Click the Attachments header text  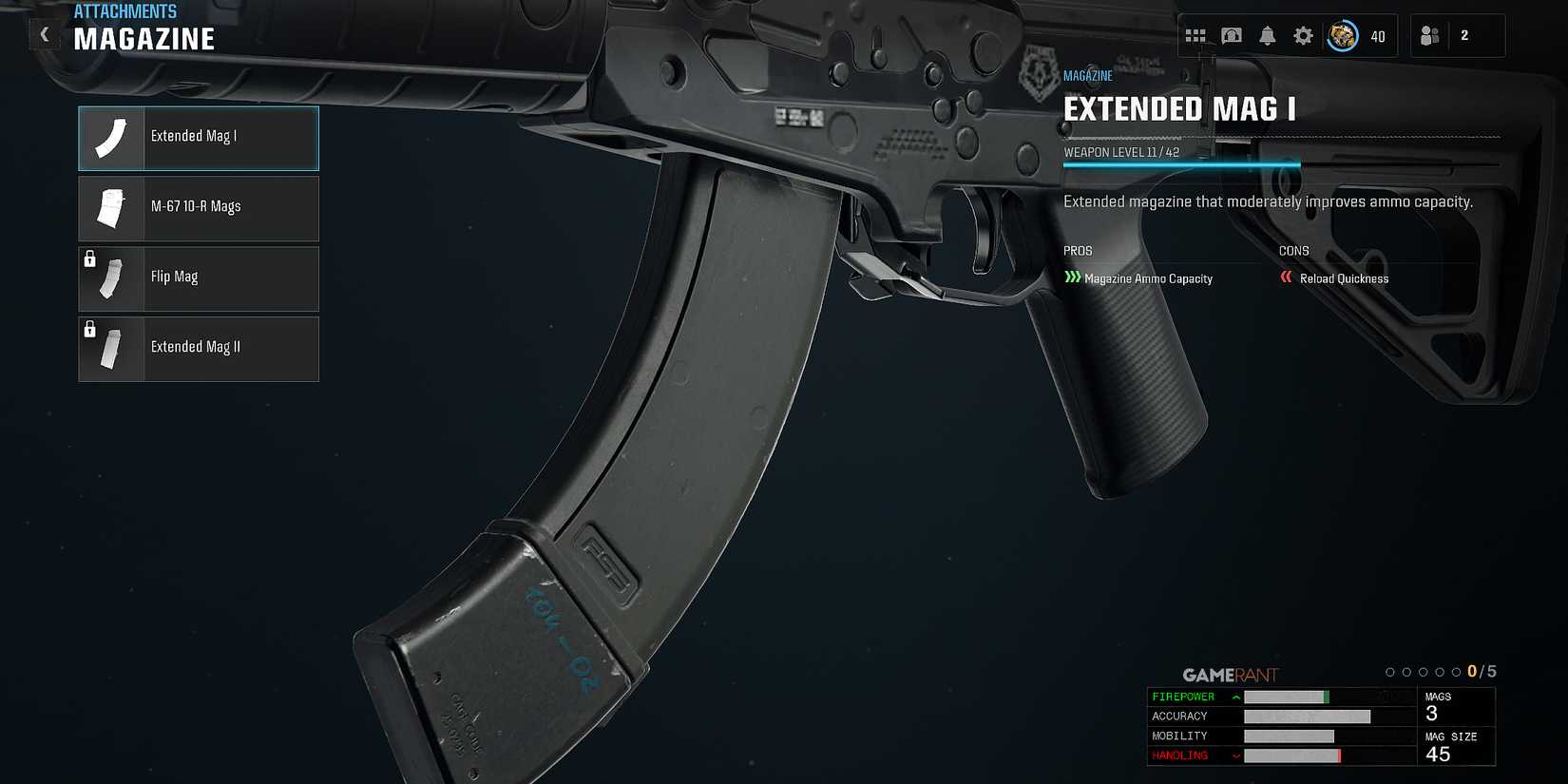point(125,10)
